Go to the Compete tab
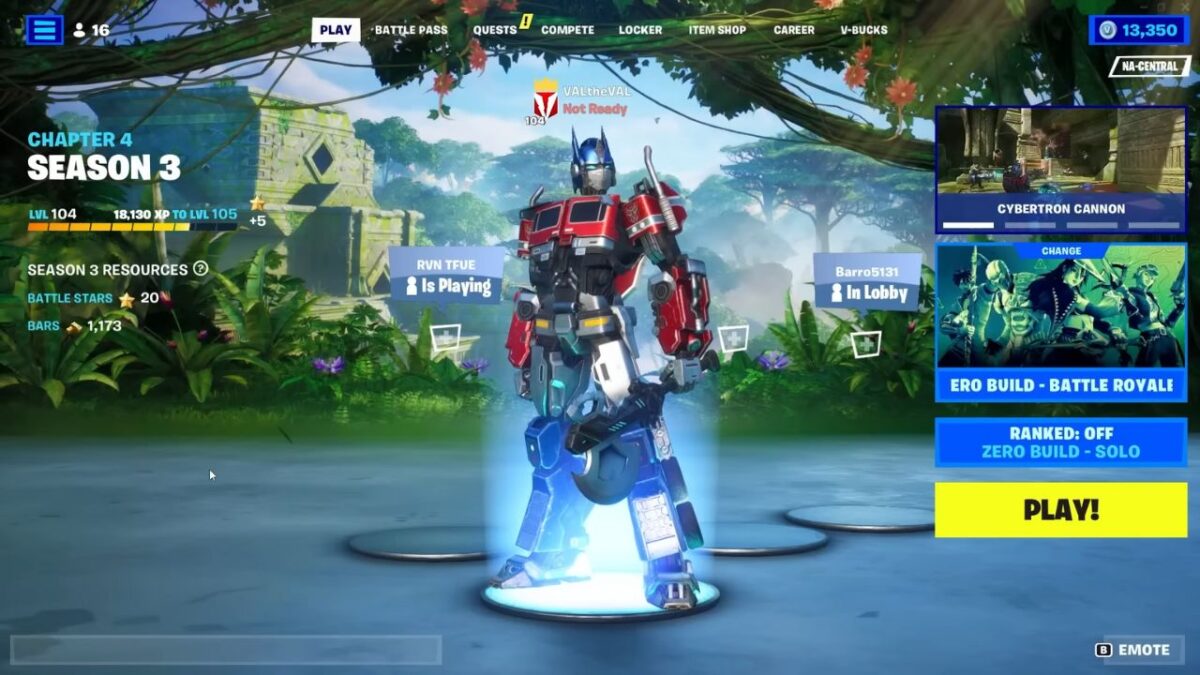This screenshot has width=1200, height=675. click(567, 30)
